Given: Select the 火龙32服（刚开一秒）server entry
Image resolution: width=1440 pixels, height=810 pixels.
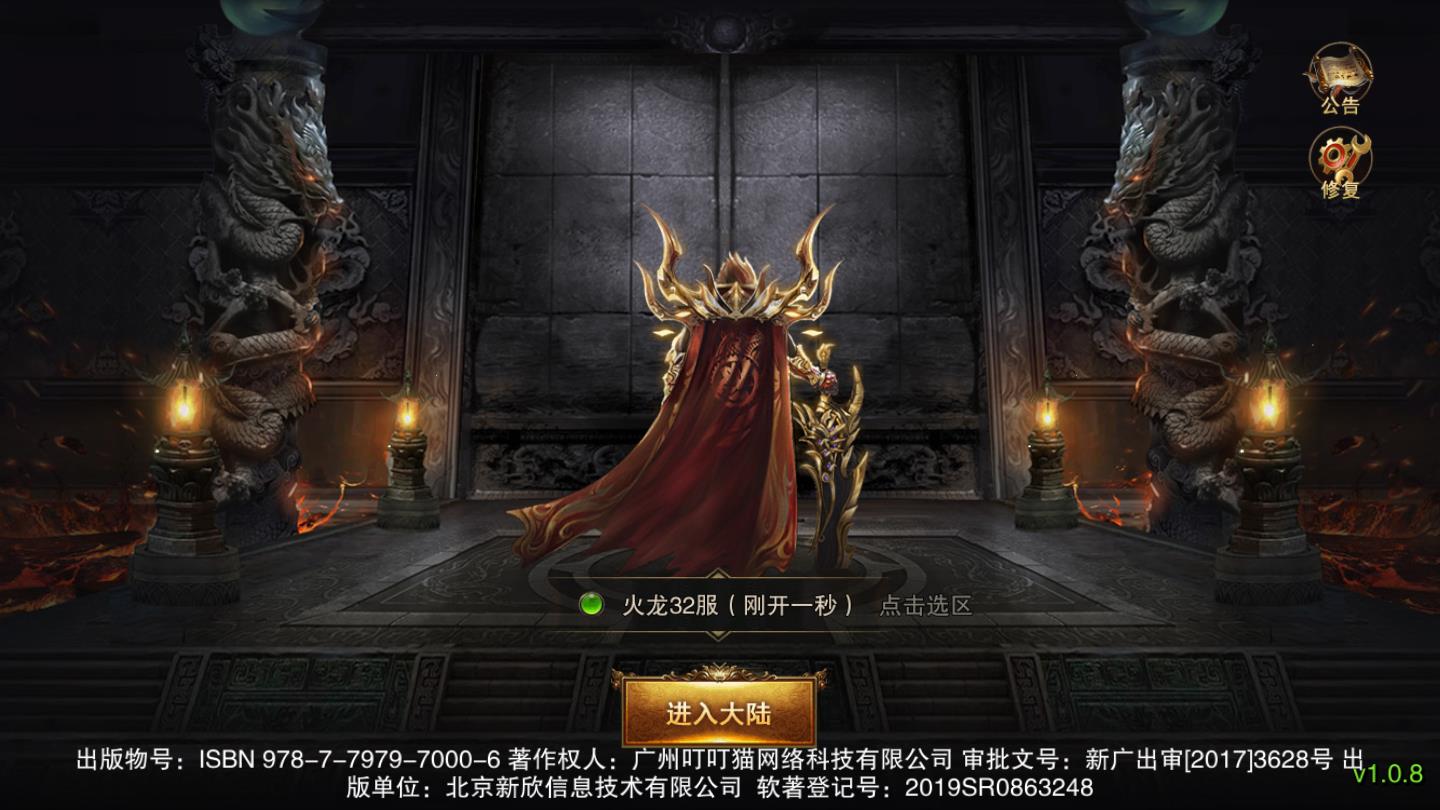Looking at the screenshot, I should pos(737,604).
